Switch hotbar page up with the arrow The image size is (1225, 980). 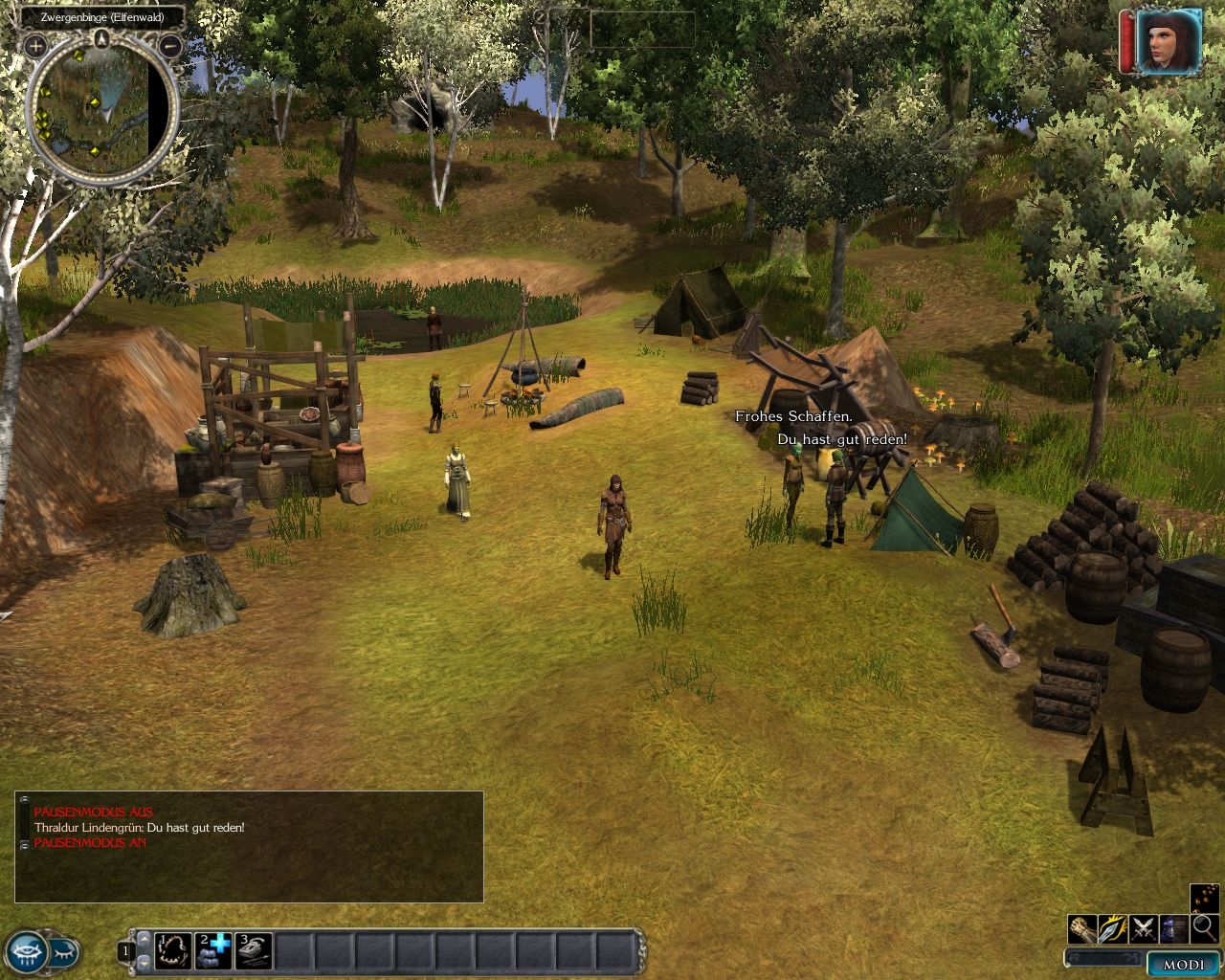click(145, 940)
